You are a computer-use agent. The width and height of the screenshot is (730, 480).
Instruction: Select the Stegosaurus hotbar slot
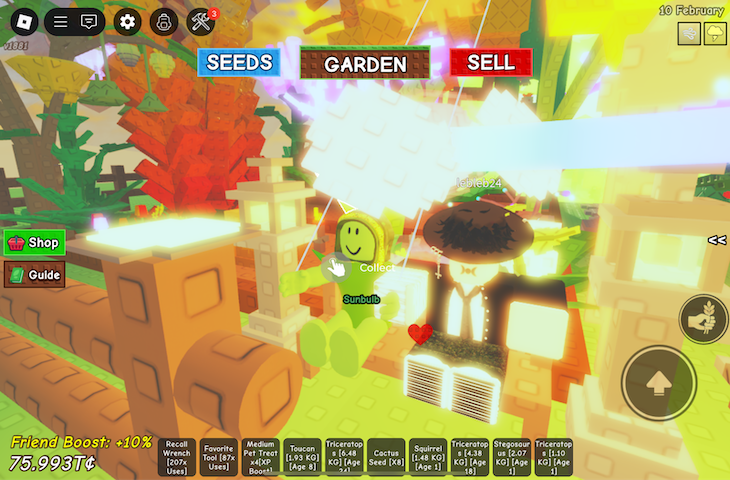click(512, 457)
